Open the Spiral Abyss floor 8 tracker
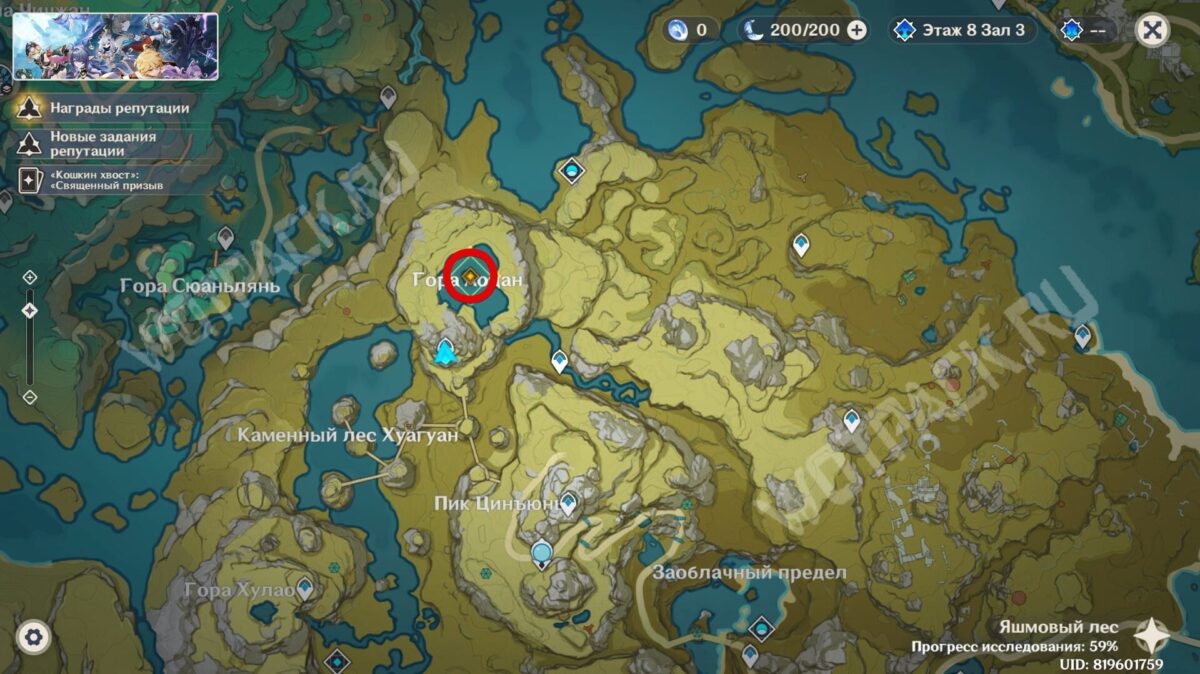This screenshot has width=1200, height=674. coord(961,30)
